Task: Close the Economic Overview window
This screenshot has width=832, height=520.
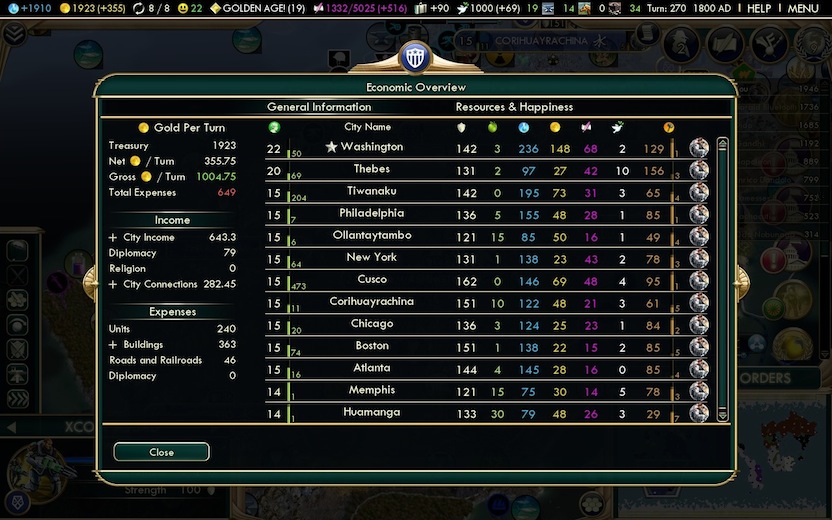Action: (x=161, y=452)
